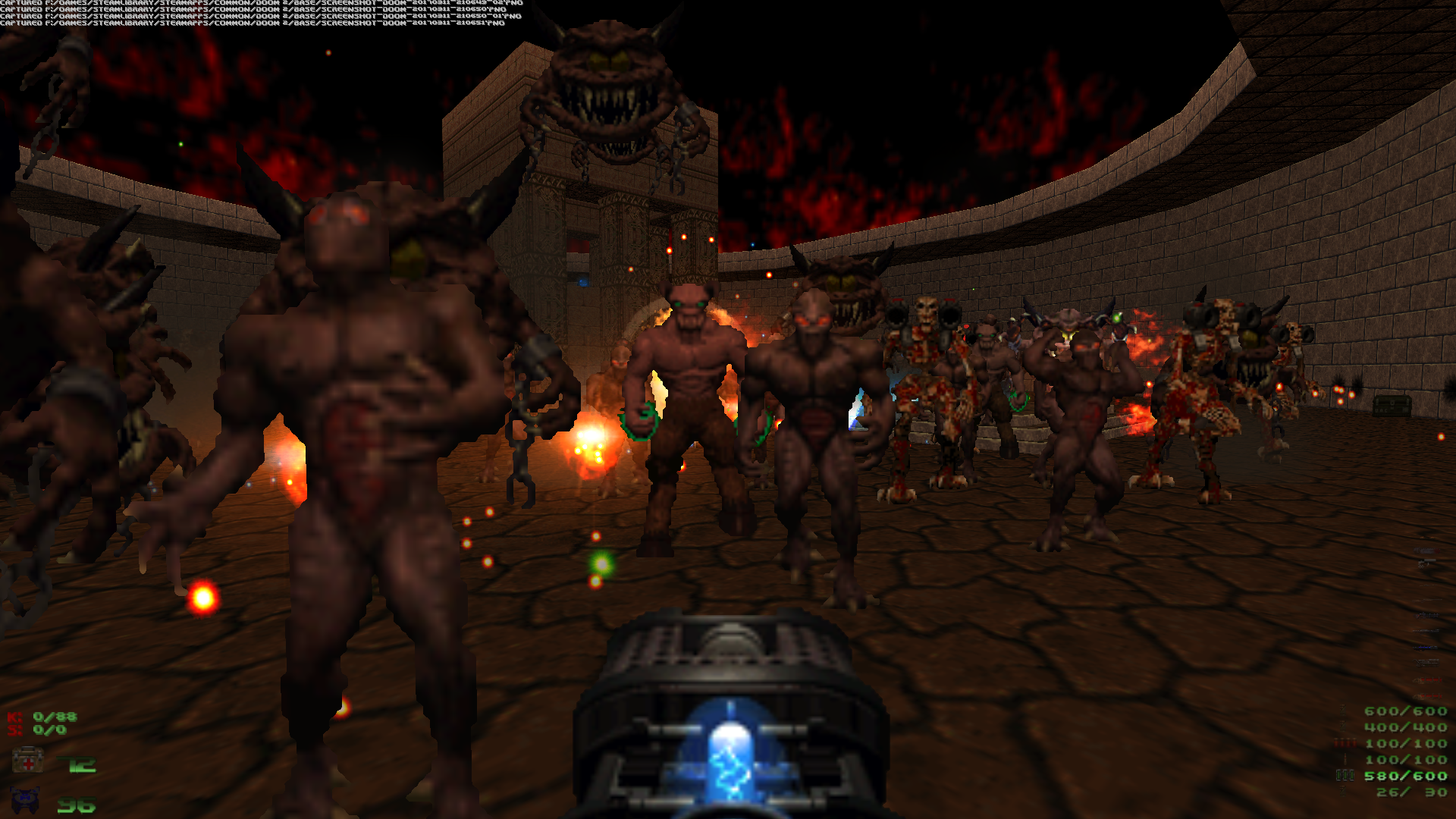Expand the K: 0/88 kills statistic
This screenshot has height=819, width=1456.
55,717
